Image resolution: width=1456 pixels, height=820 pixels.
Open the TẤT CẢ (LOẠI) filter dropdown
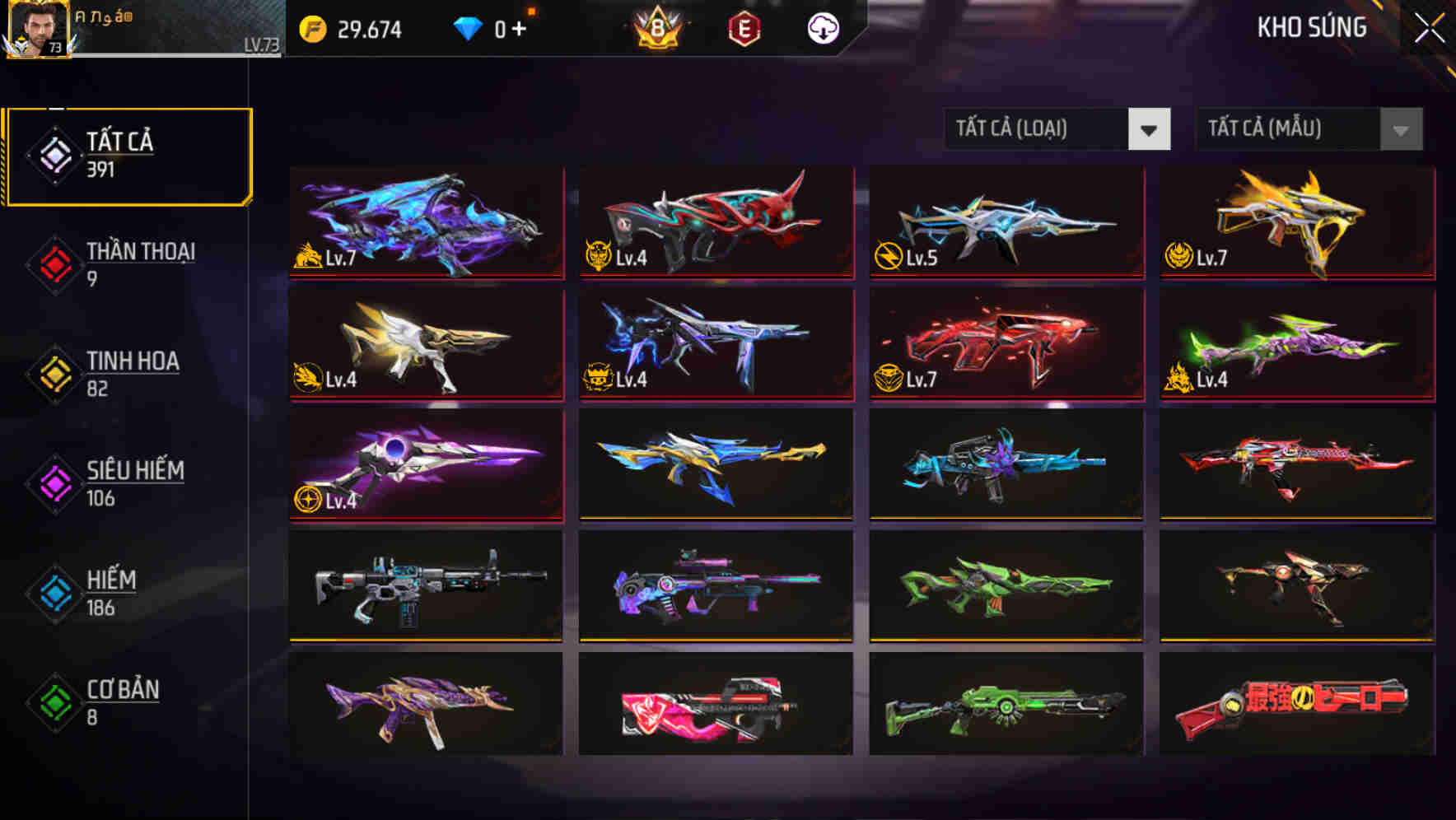point(1057,129)
